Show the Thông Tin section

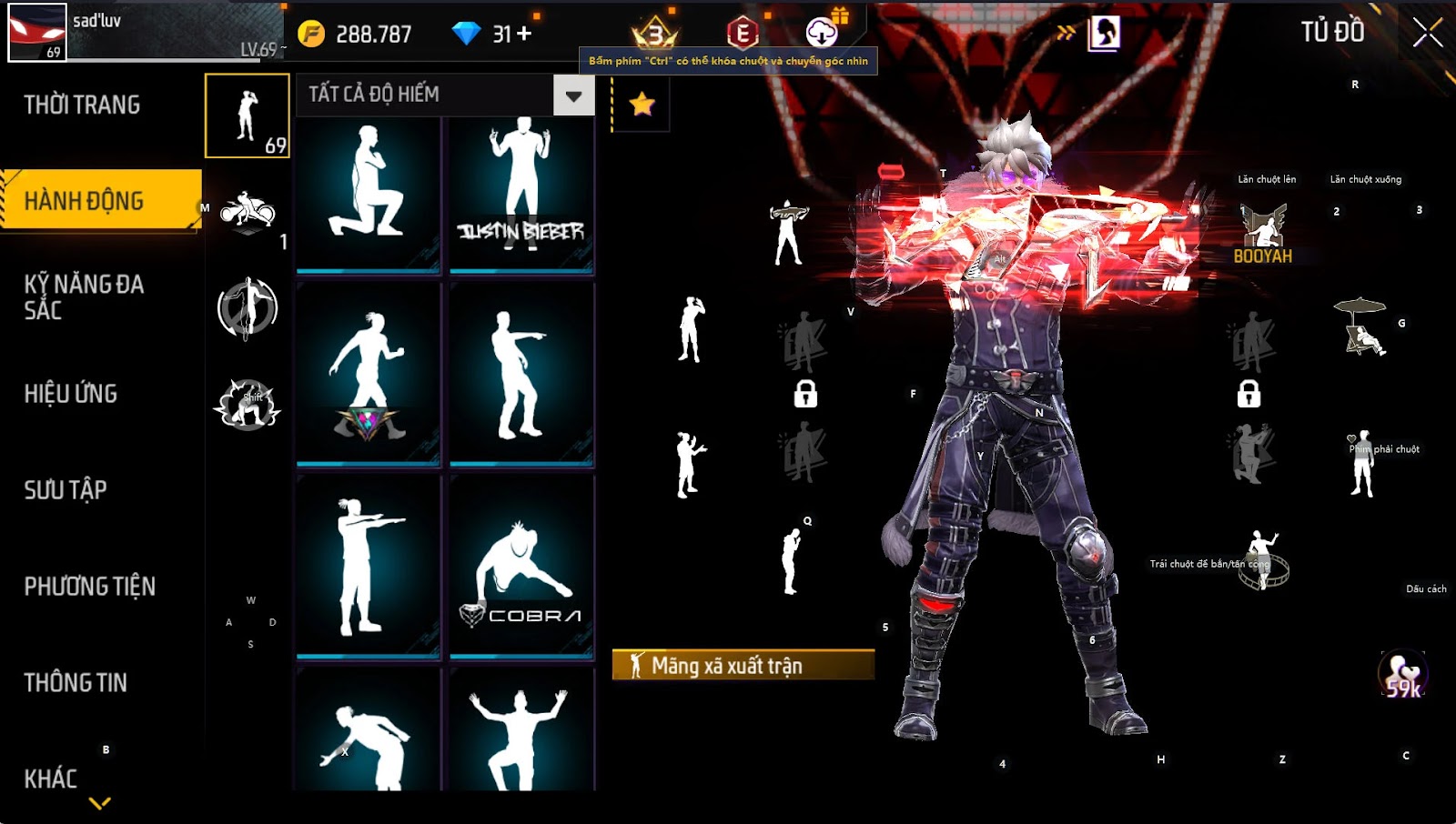[76, 683]
